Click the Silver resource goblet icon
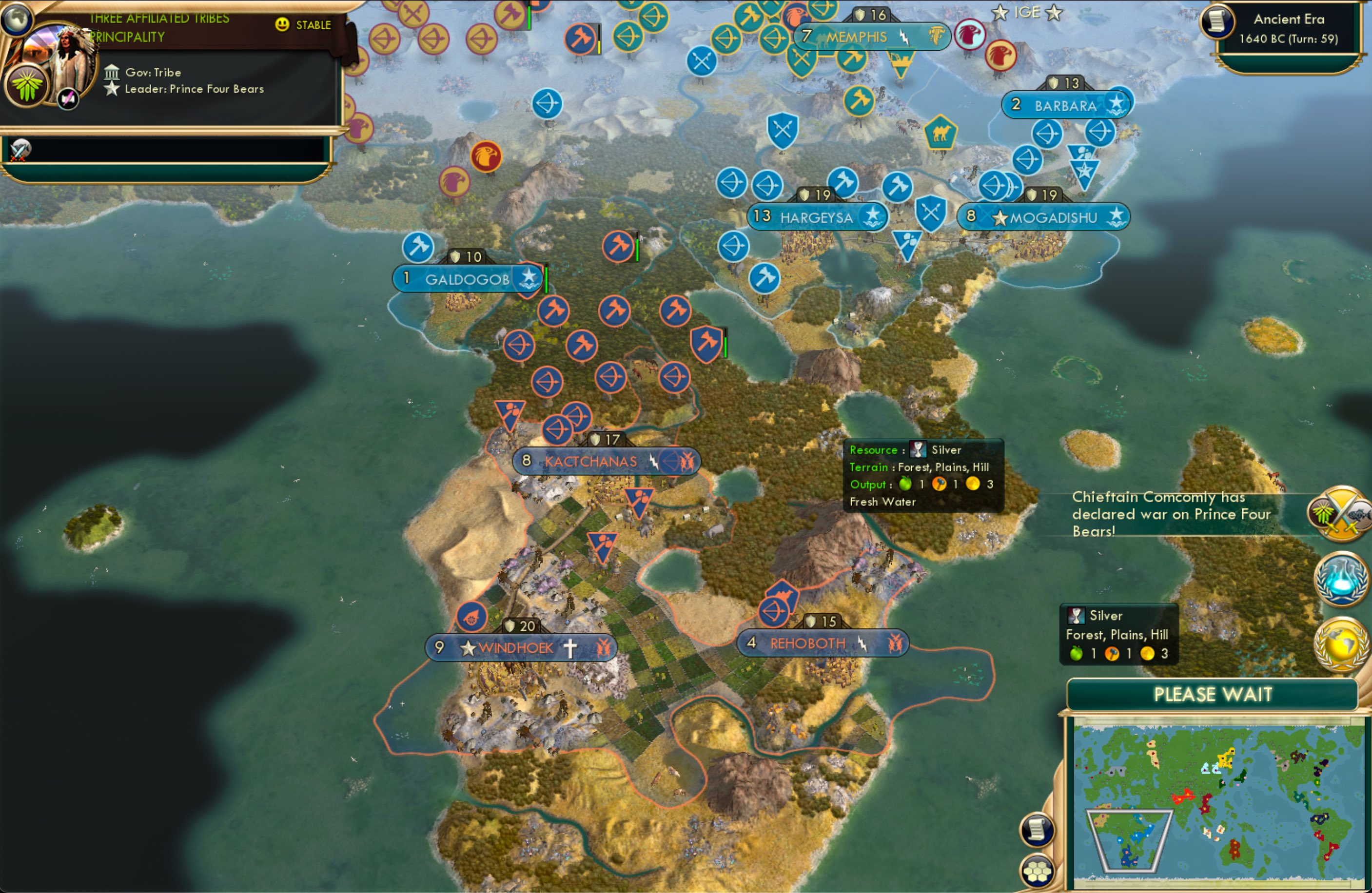 [920, 450]
